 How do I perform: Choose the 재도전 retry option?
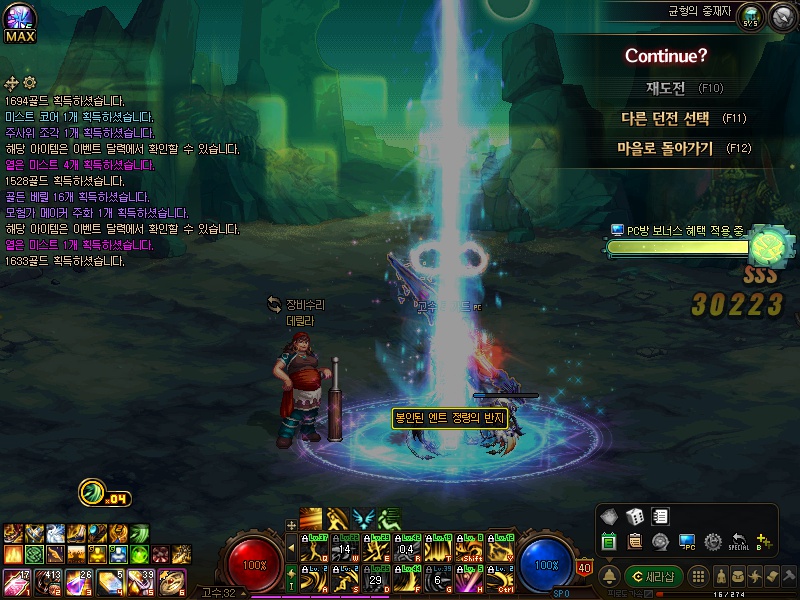pyautogui.click(x=665, y=88)
